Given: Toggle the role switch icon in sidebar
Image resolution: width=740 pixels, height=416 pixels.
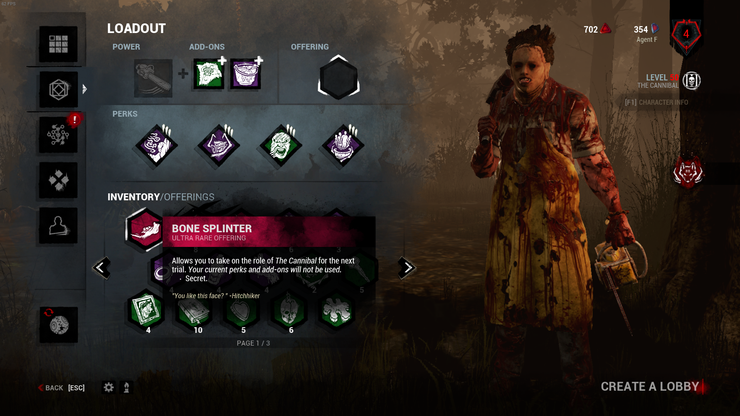Looking at the screenshot, I should point(58,323).
